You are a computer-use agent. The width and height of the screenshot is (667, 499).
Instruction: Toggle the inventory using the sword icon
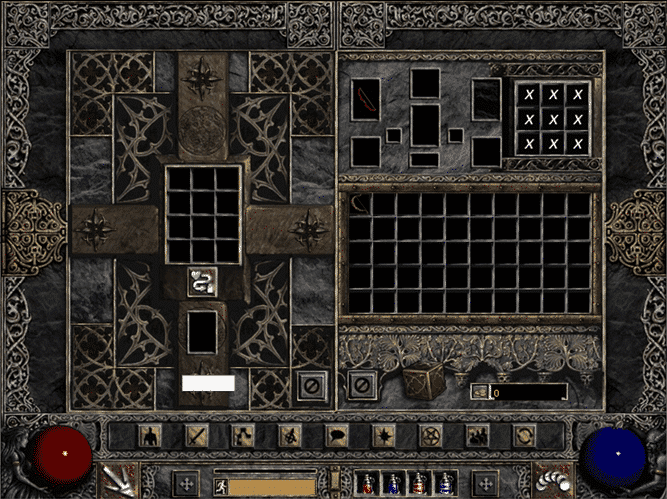coord(196,435)
